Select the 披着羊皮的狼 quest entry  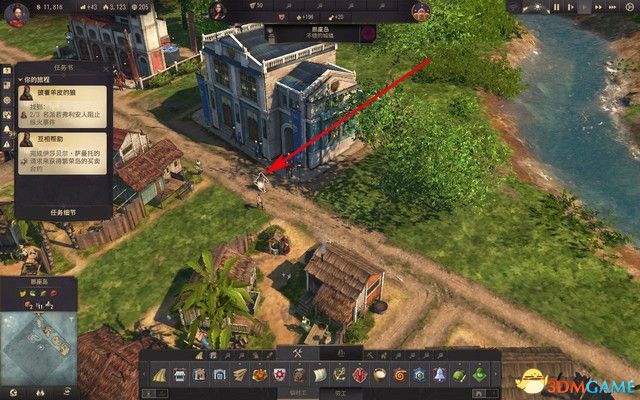(x=63, y=92)
